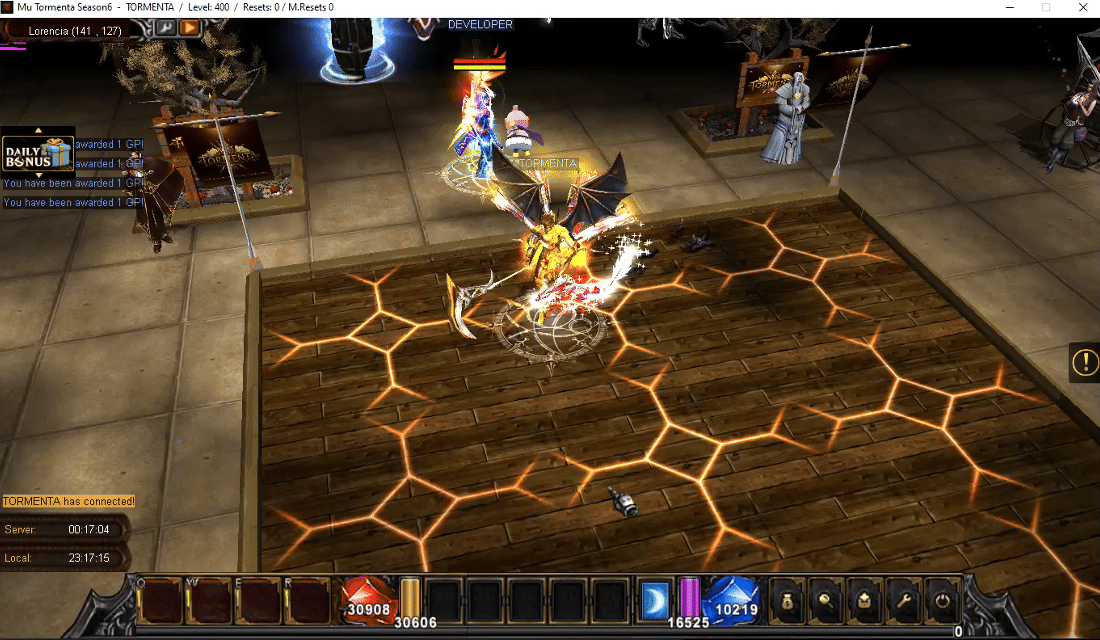Click the orange play arrow button

click(x=189, y=27)
